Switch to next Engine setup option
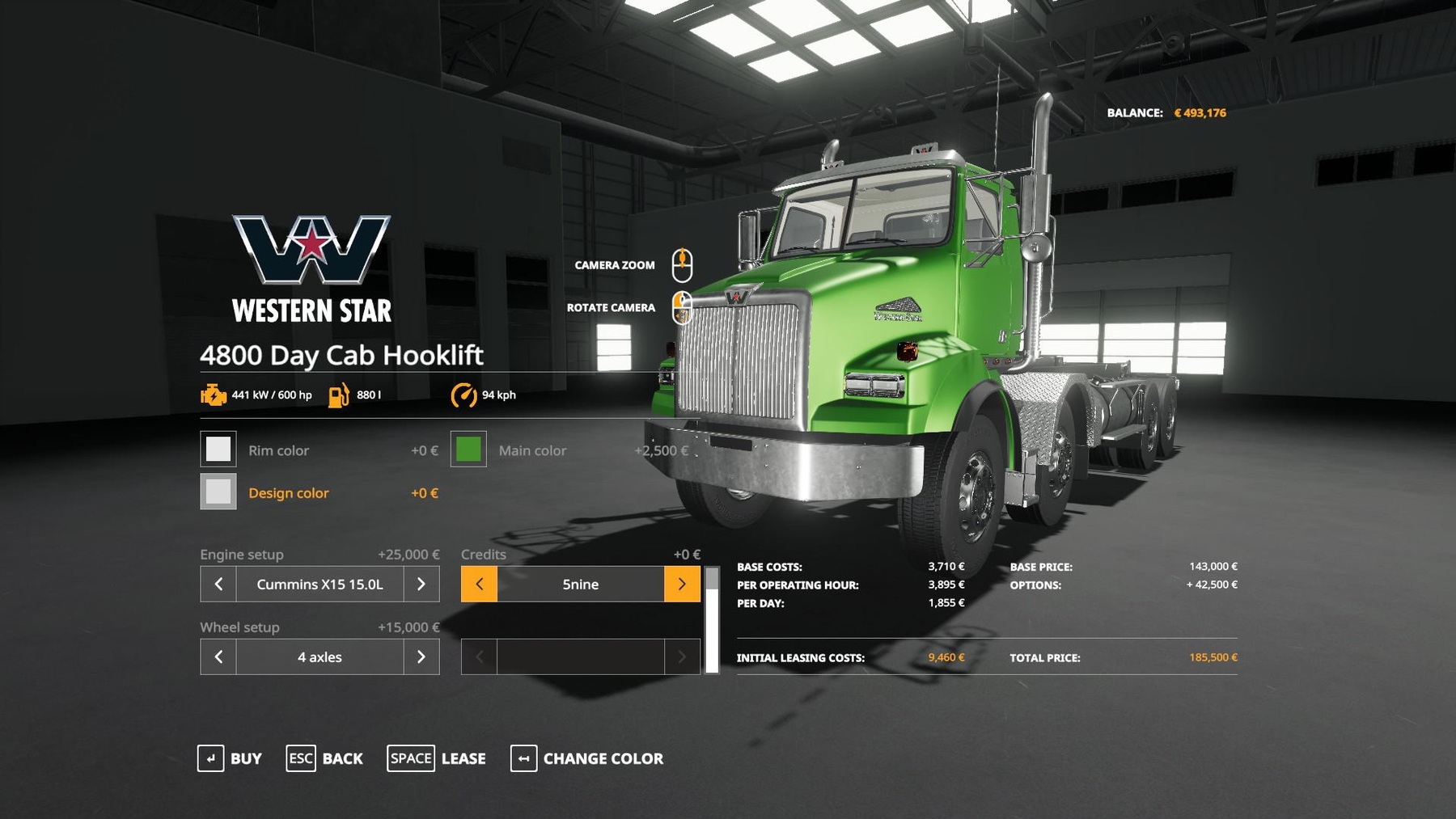The height and width of the screenshot is (819, 1456). click(421, 584)
